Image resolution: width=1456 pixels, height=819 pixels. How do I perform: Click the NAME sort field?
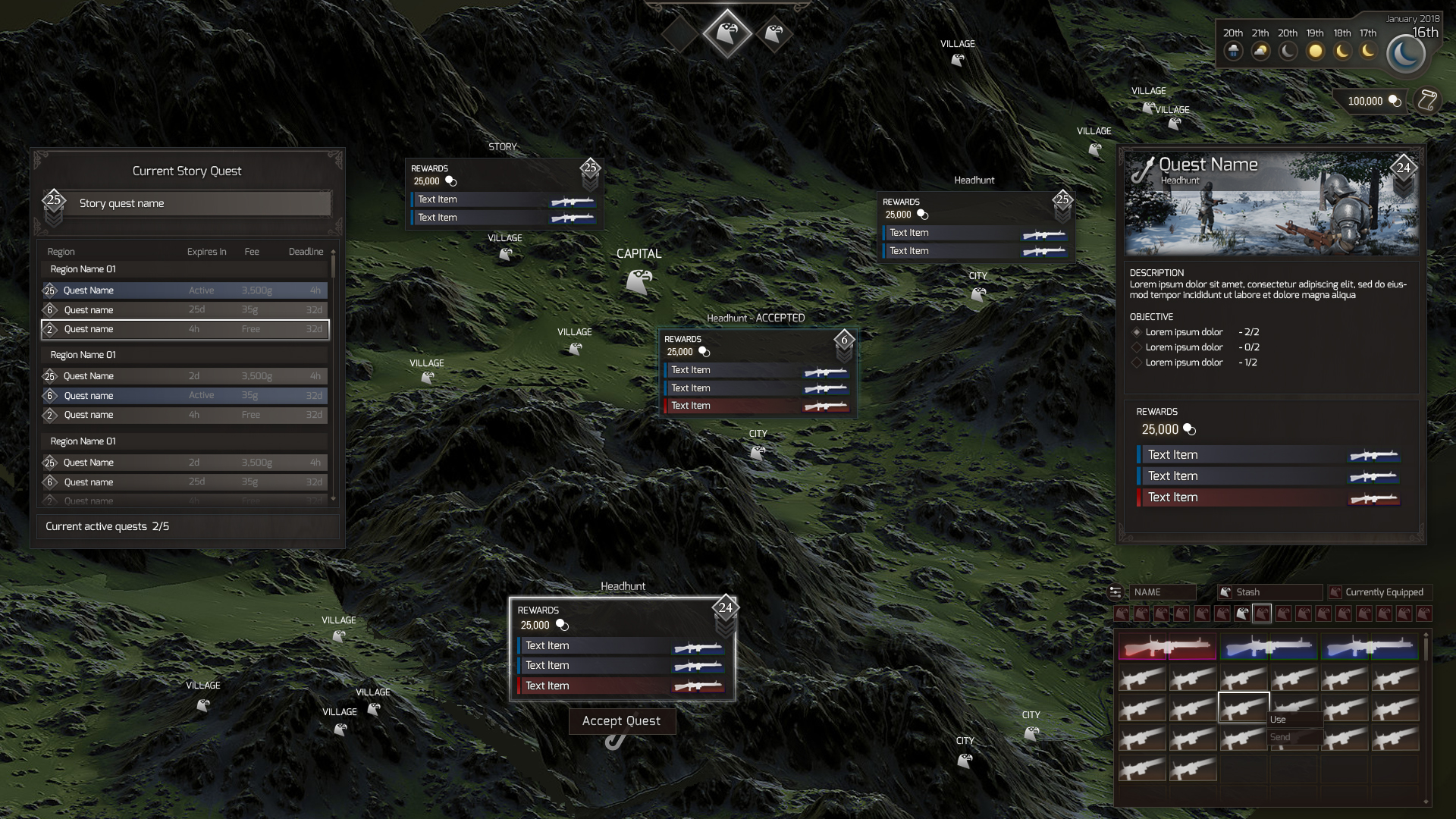1163,592
